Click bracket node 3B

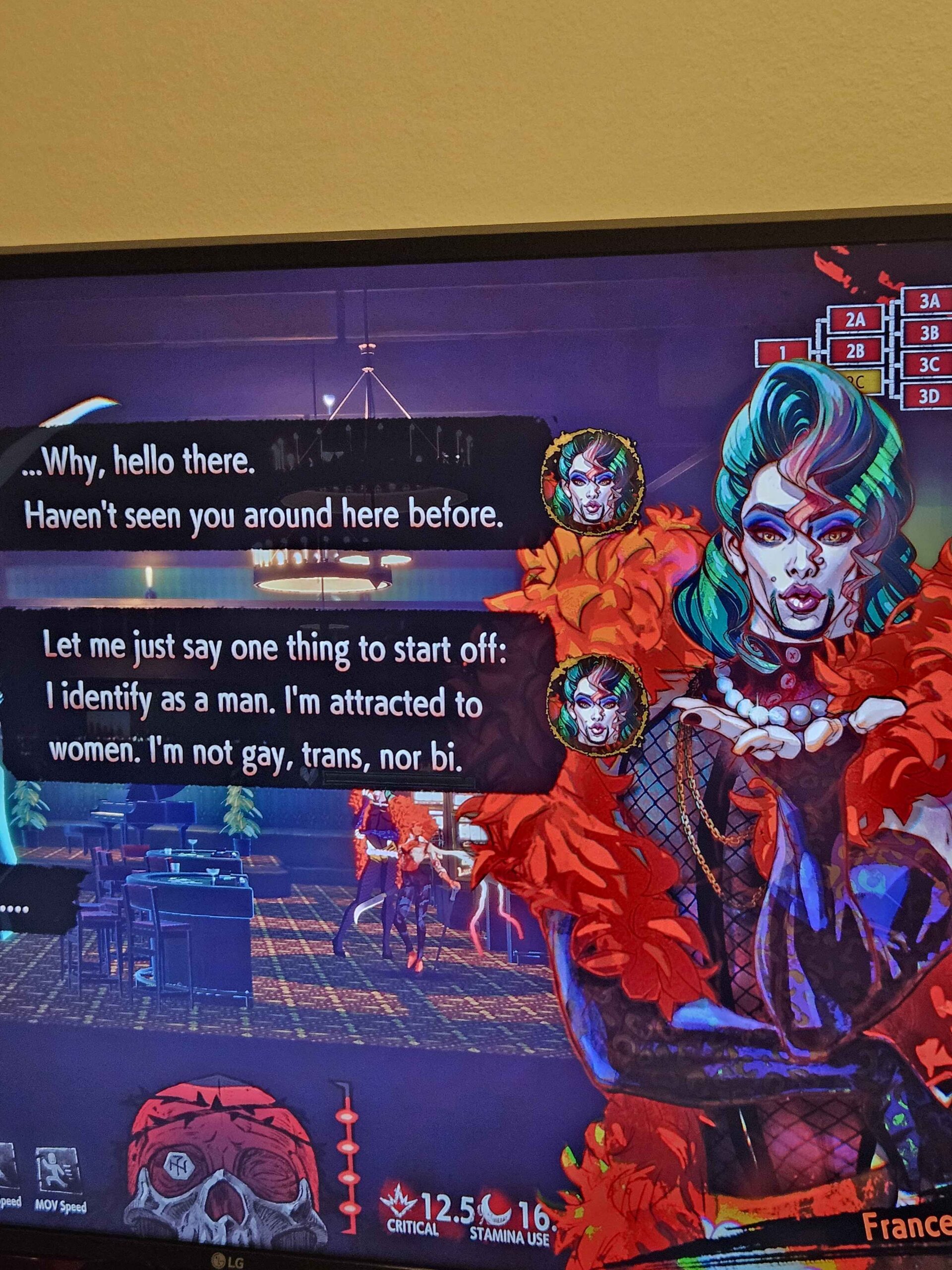[x=929, y=332]
